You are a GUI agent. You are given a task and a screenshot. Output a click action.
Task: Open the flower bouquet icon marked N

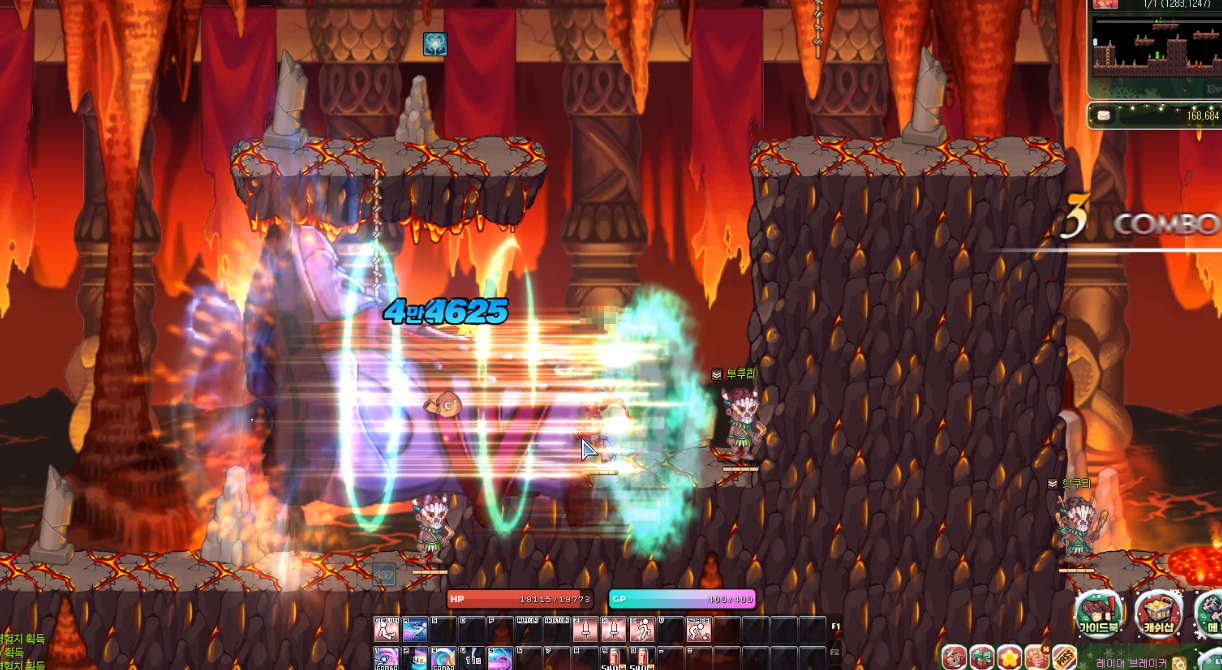[1036, 658]
